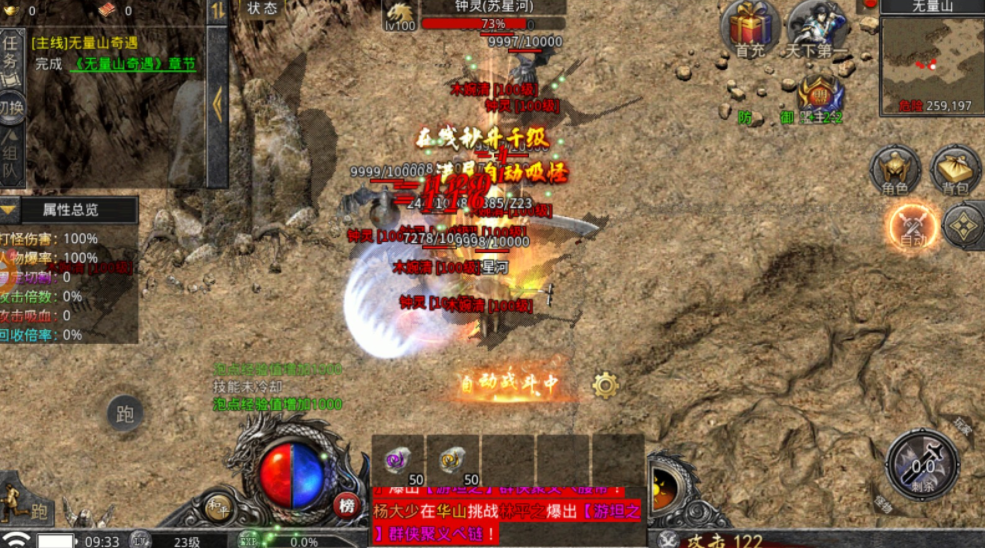Screen dimensions: 985x548
Task: Use the purple scroll item in hotbar
Action: [398, 461]
